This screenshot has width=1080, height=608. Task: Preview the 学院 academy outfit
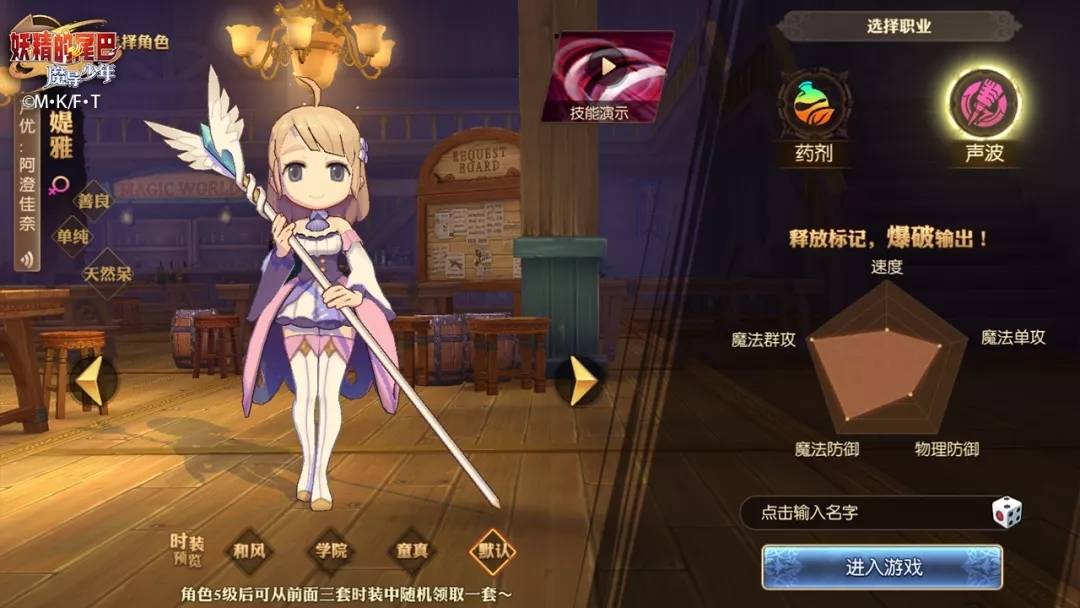331,550
